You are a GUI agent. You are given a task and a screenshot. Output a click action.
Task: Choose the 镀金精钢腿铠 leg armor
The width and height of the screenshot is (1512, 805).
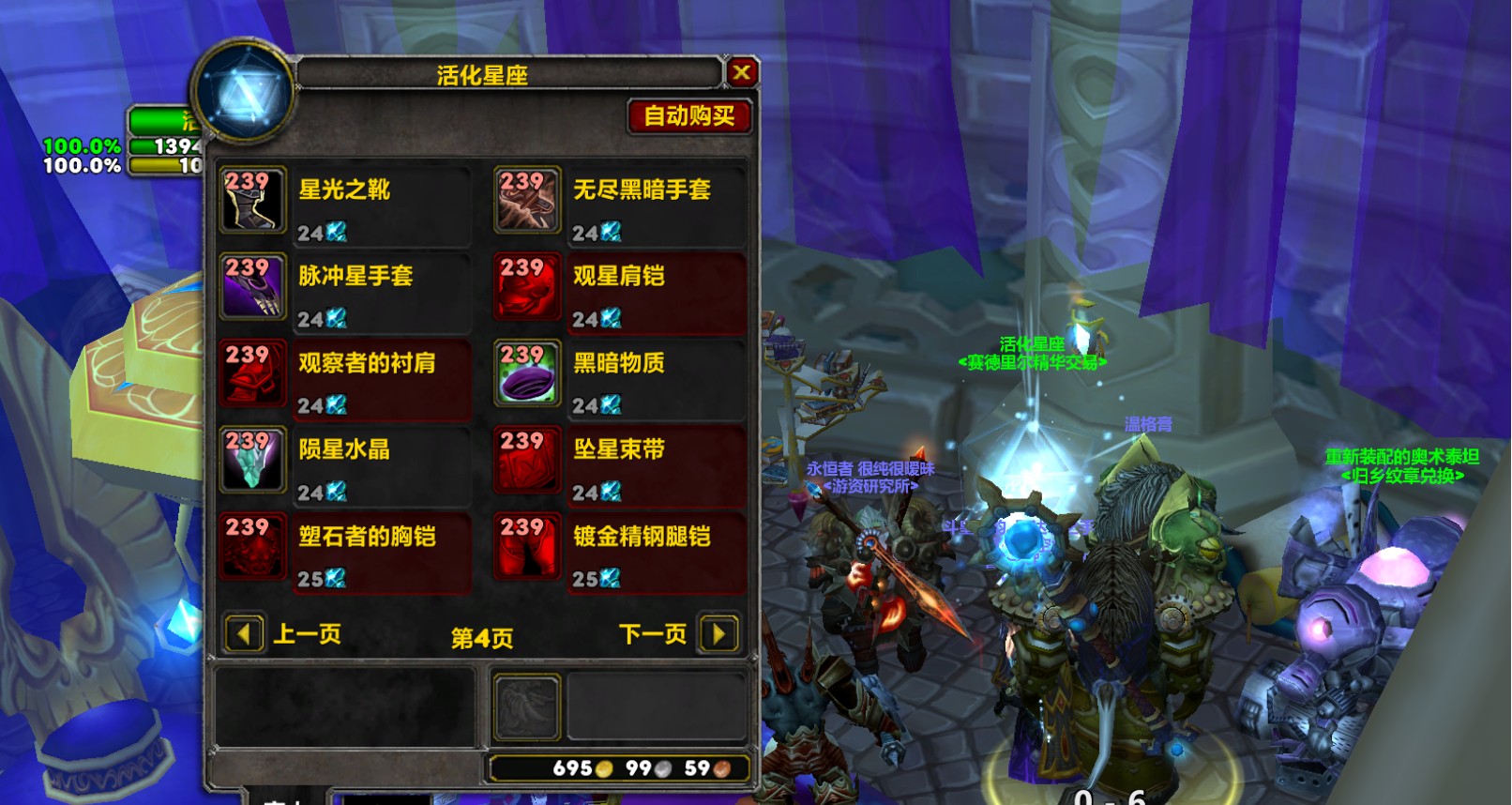tap(528, 546)
